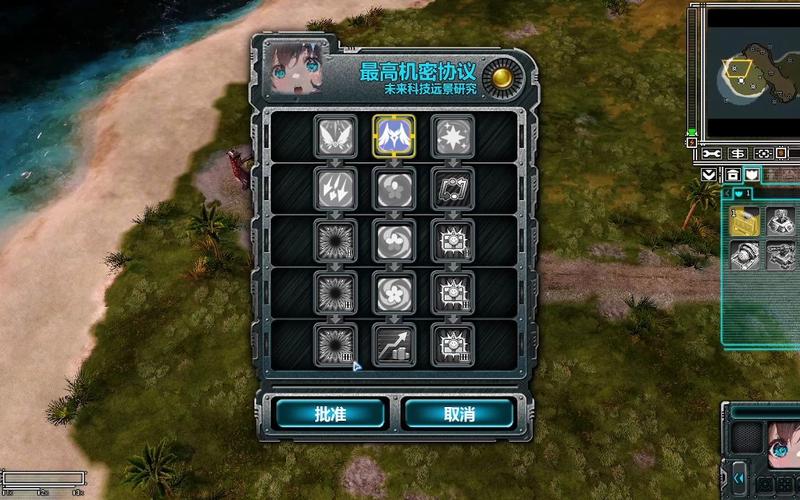Select the highlighted blue protocol icon
Screen dimensions: 800x500
click(393, 135)
